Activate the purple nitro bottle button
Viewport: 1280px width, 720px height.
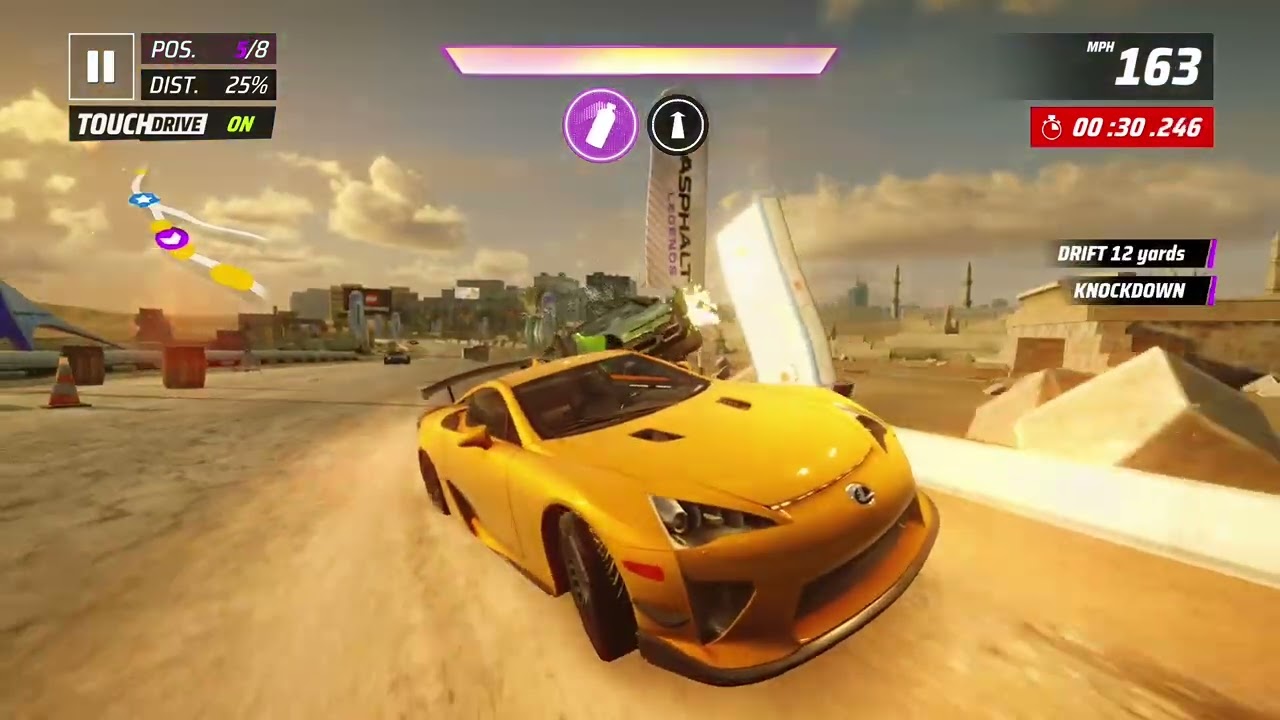pos(600,126)
